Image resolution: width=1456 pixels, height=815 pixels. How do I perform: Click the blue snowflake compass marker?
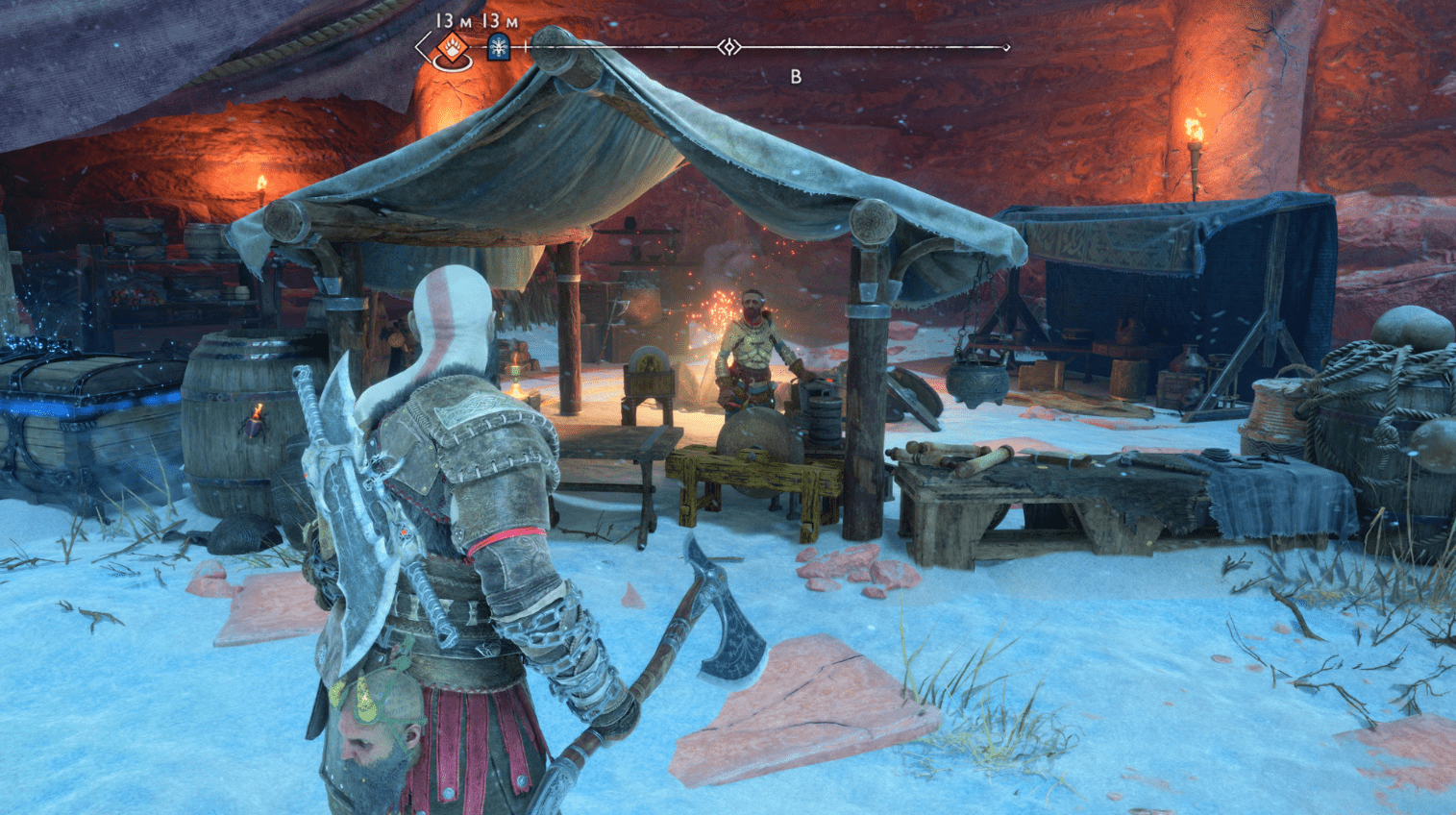coord(498,46)
